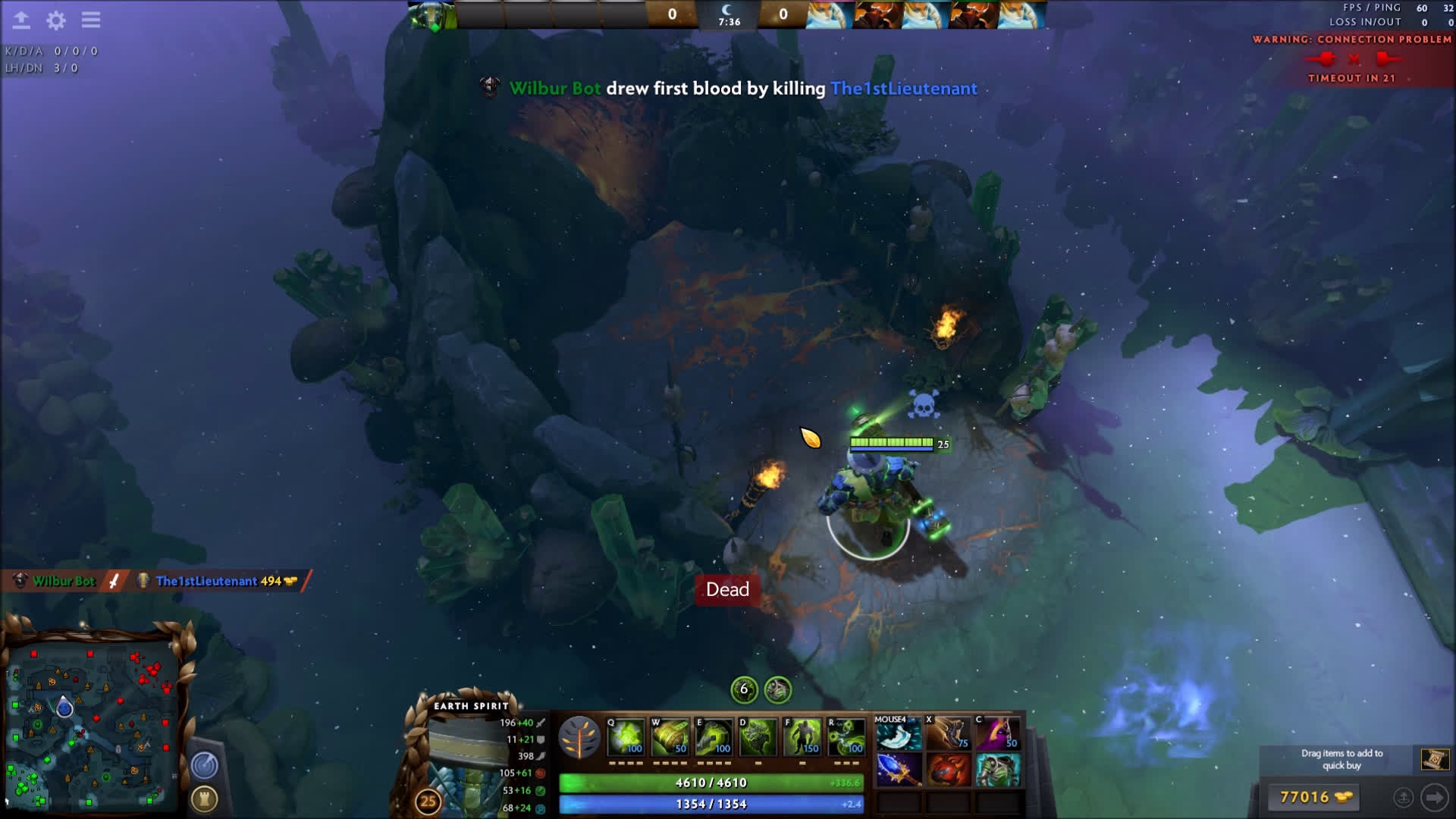This screenshot has height=819, width=1456.
Task: Select the blue scepter item slot
Action: pyautogui.click(x=899, y=769)
